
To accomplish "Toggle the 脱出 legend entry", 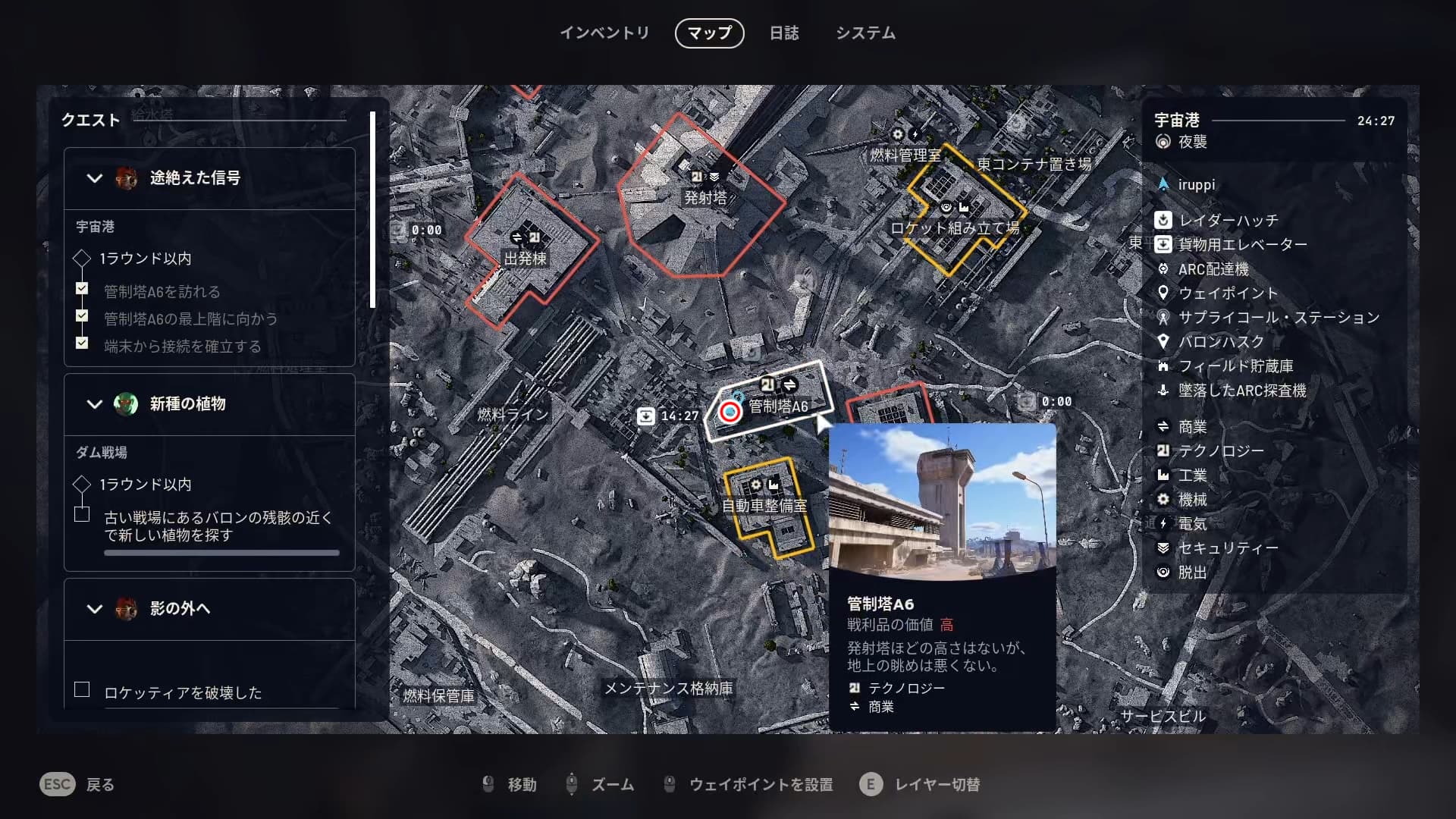I will coord(1191,573).
